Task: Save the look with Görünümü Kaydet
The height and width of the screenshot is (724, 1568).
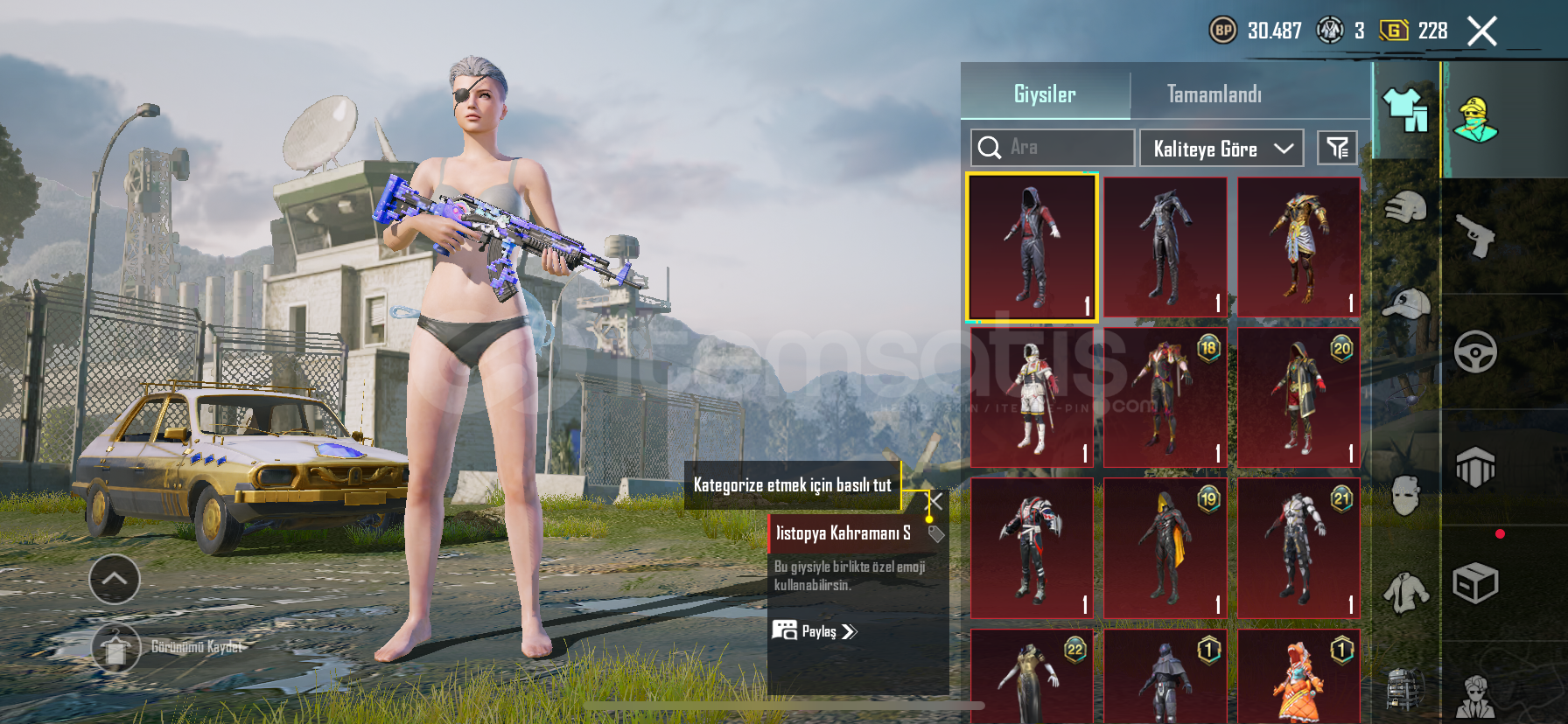Action: pyautogui.click(x=116, y=648)
